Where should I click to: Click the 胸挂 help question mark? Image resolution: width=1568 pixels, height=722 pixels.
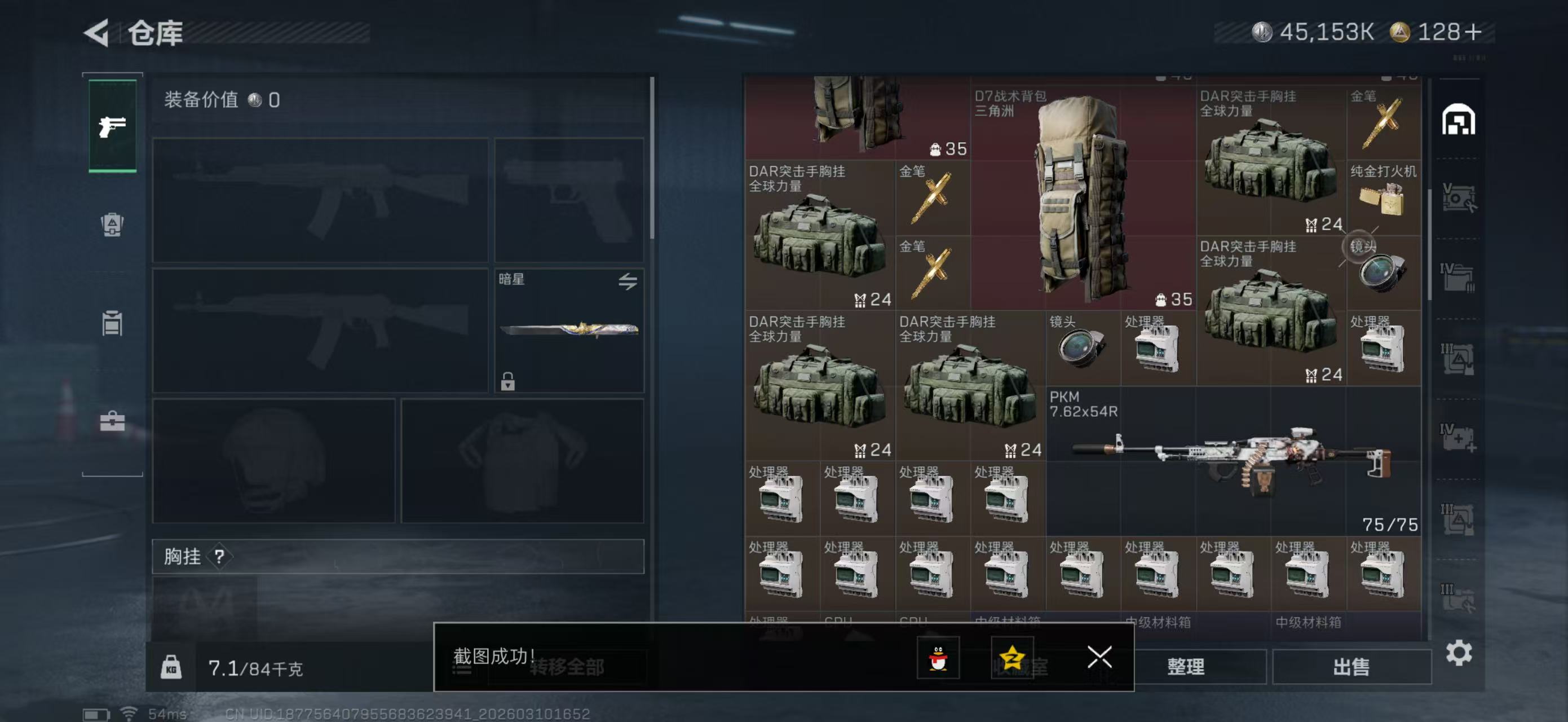pyautogui.click(x=219, y=556)
